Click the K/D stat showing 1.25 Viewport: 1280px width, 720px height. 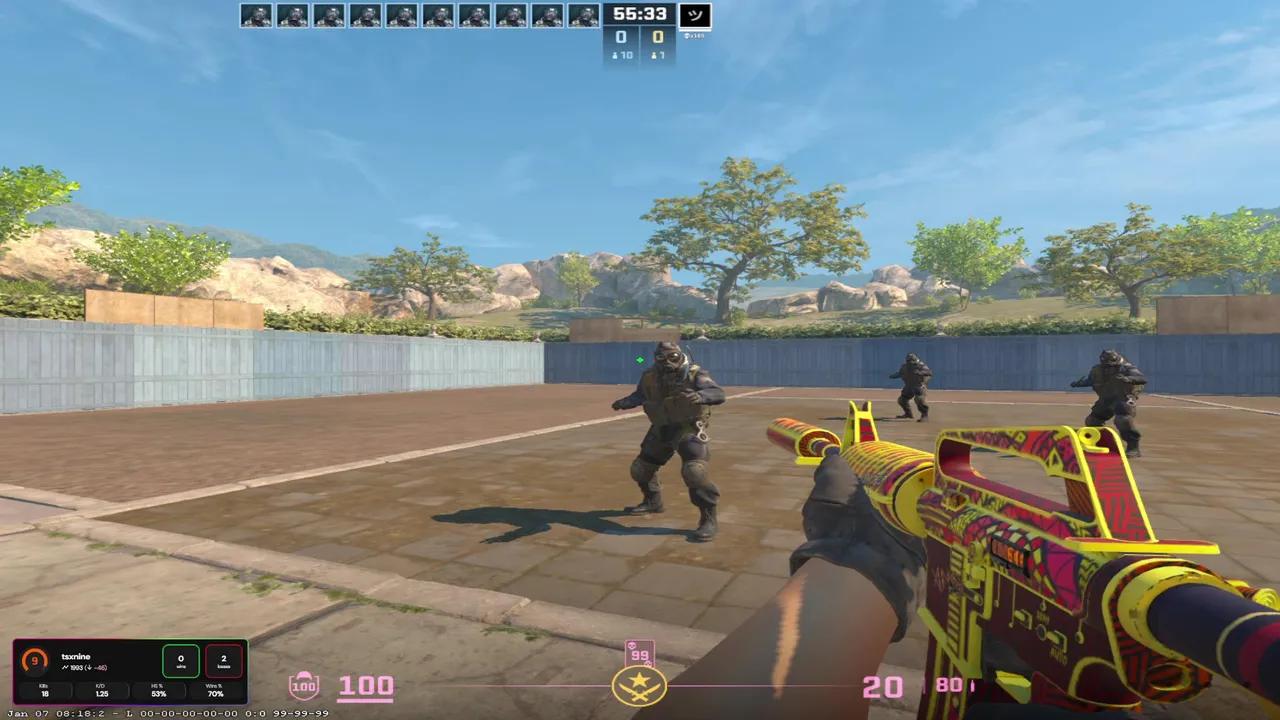102,690
